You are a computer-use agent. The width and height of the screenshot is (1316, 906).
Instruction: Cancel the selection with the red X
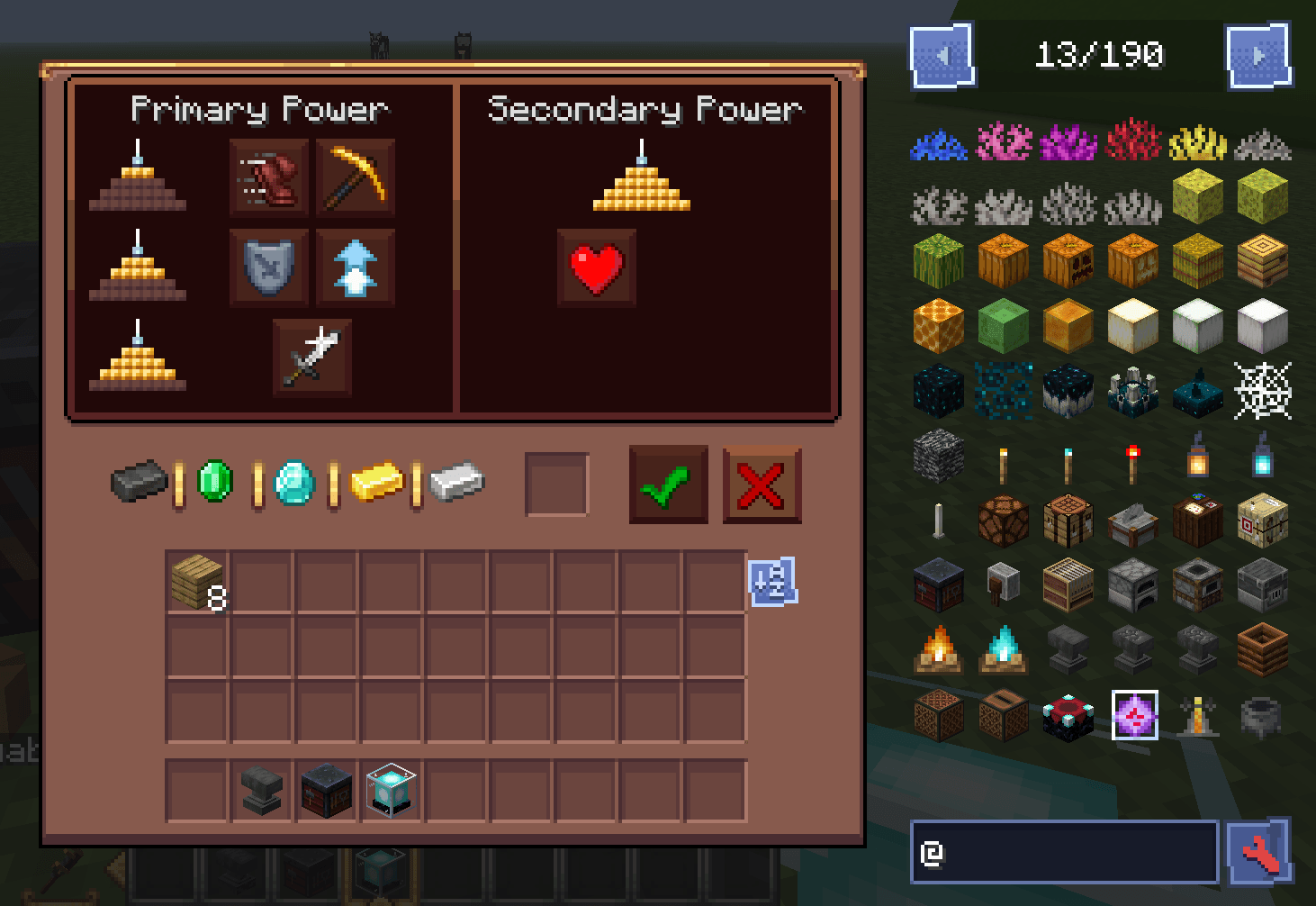pyautogui.click(x=762, y=485)
